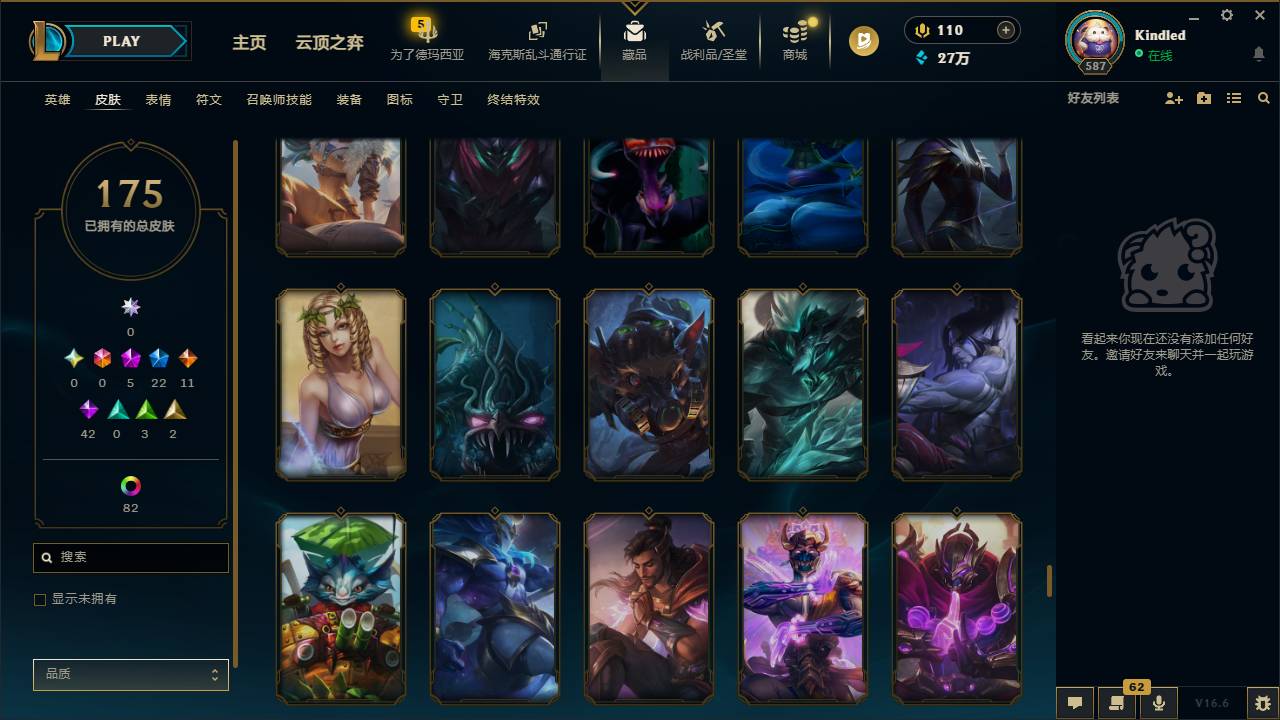Click the 为了德玛西亚 event icon
The height and width of the screenshot is (720, 1280).
428,33
